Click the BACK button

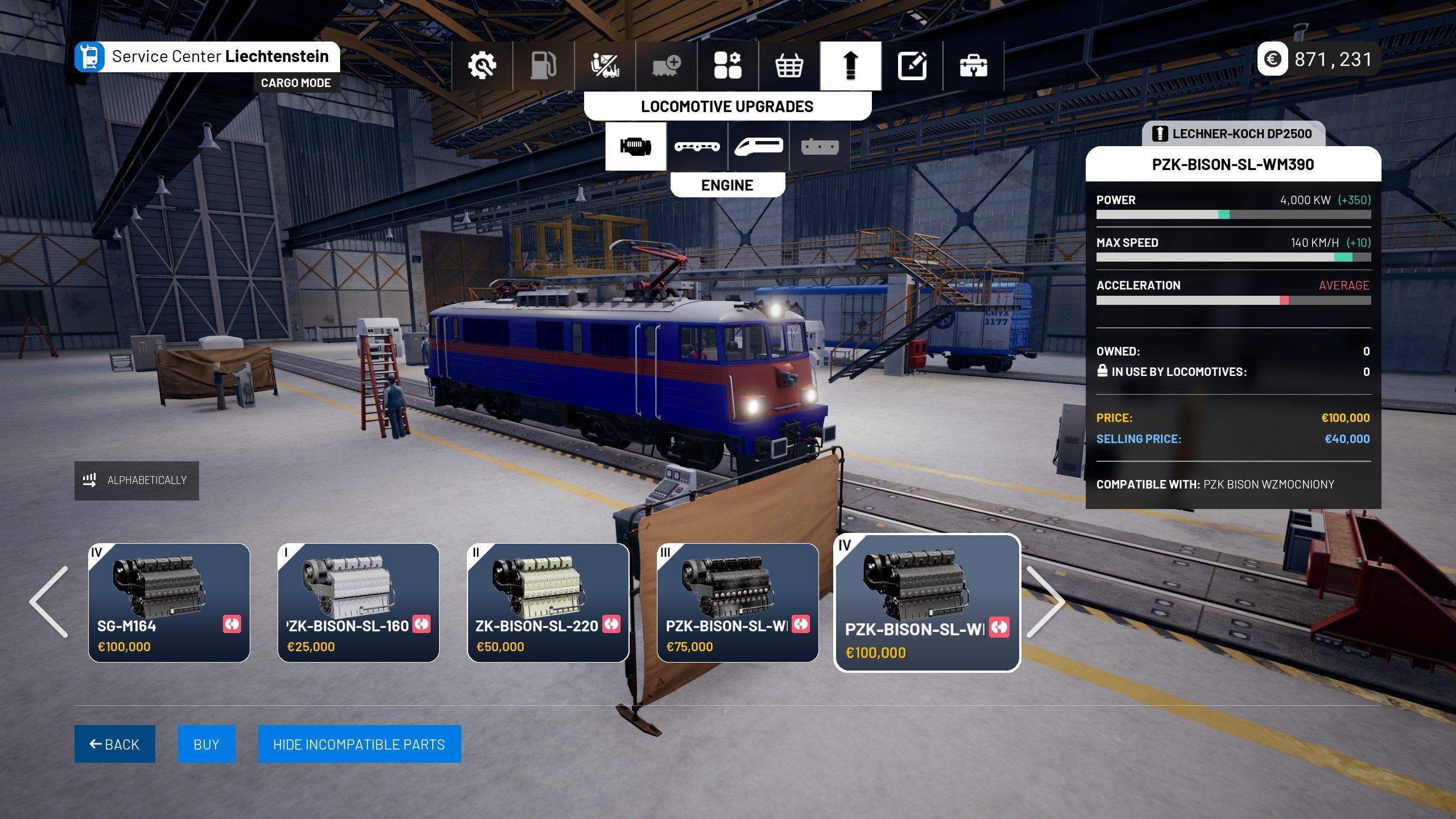(114, 743)
